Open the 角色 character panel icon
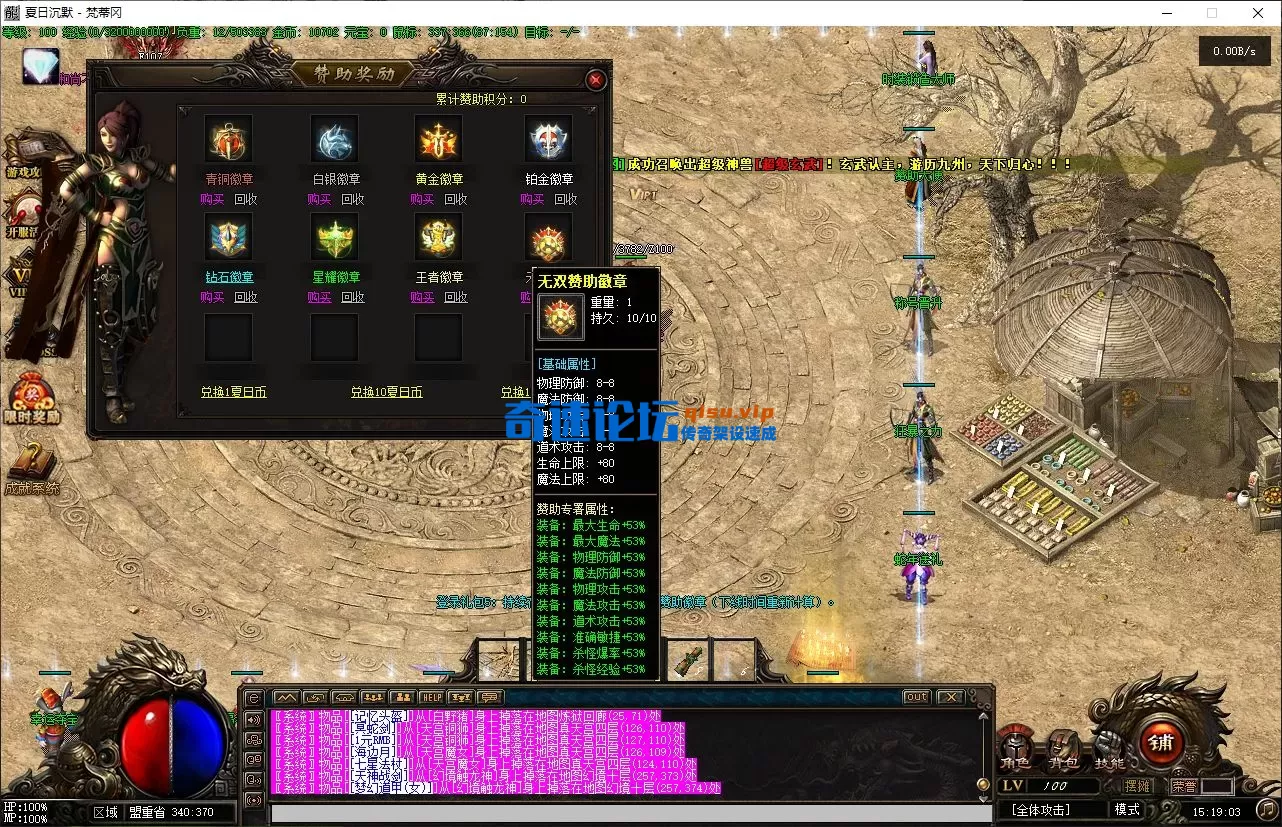The height and width of the screenshot is (827, 1282). pyautogui.click(x=1014, y=744)
